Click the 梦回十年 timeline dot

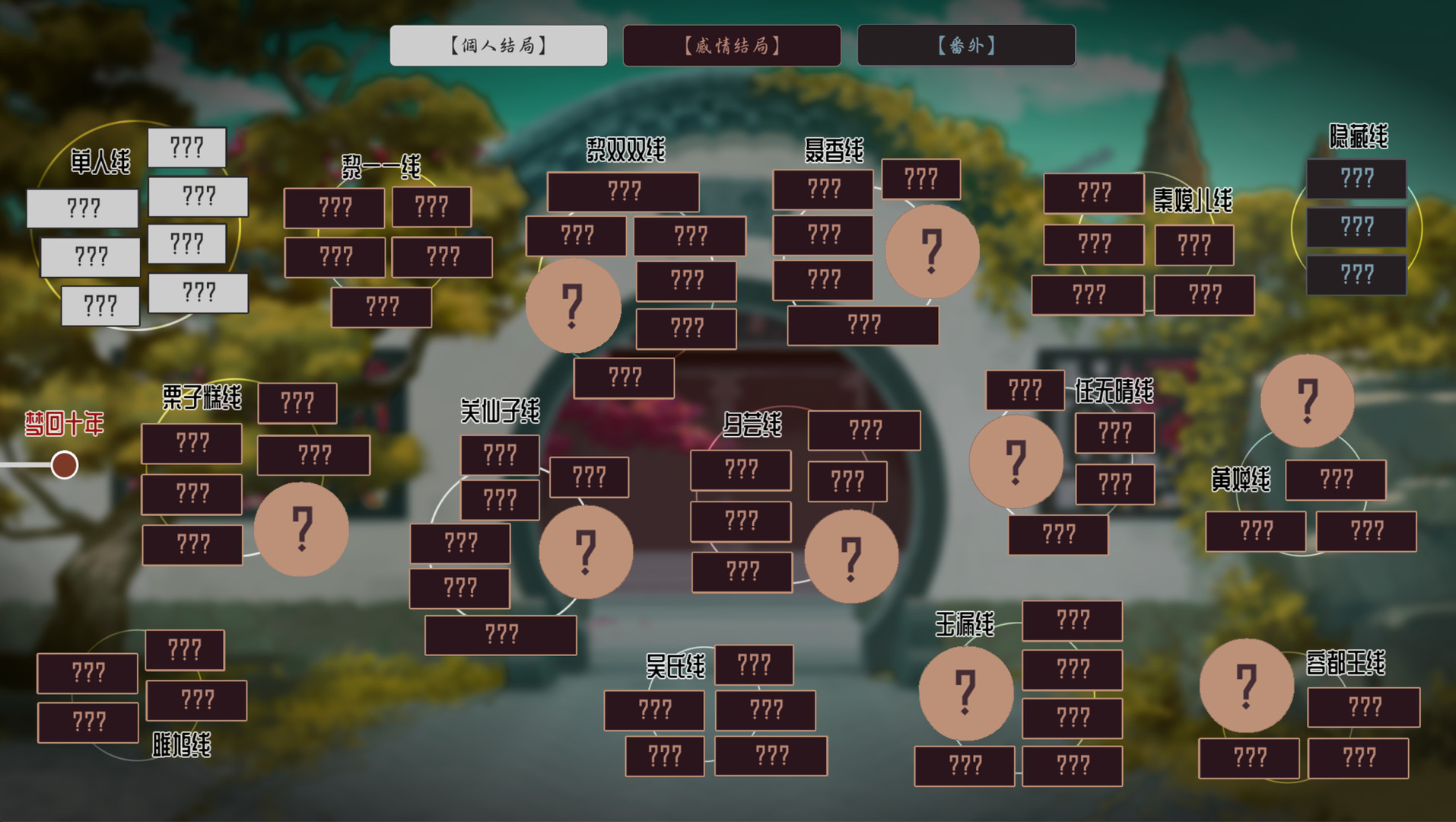click(64, 464)
